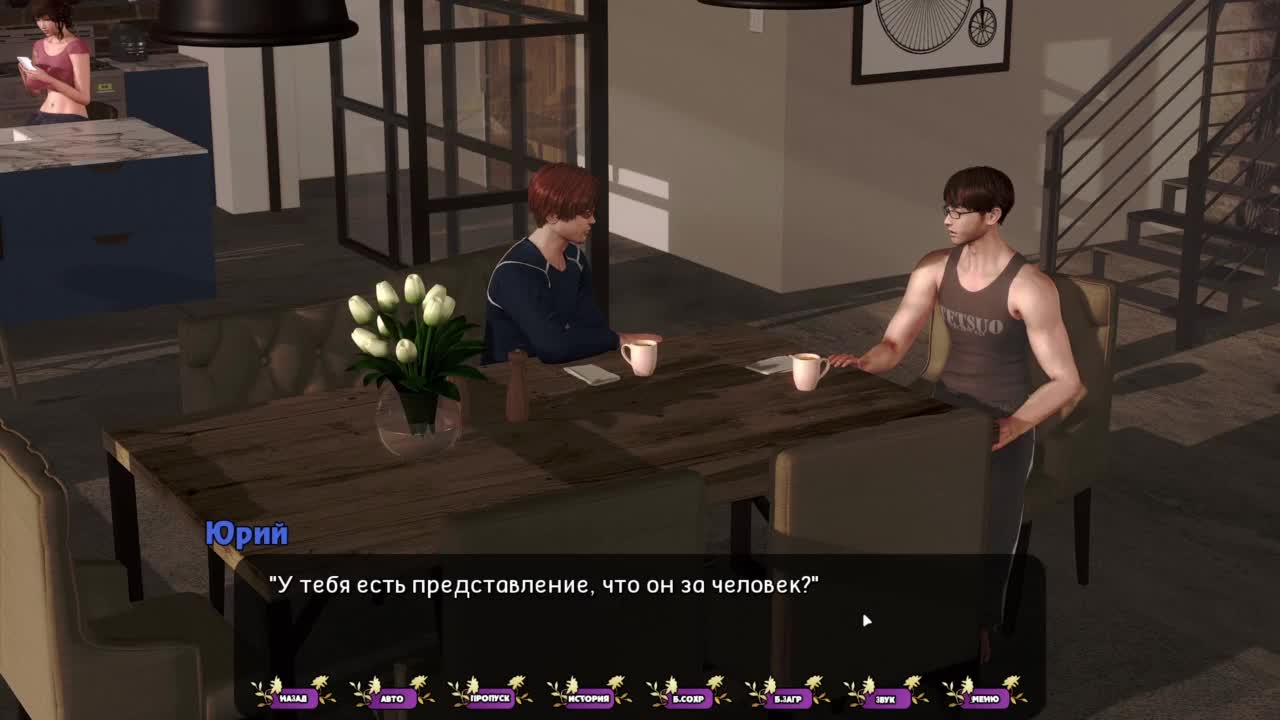1280x720 pixels.
Task: Skip dialogue using ПРОПУСК
Action: pos(491,698)
